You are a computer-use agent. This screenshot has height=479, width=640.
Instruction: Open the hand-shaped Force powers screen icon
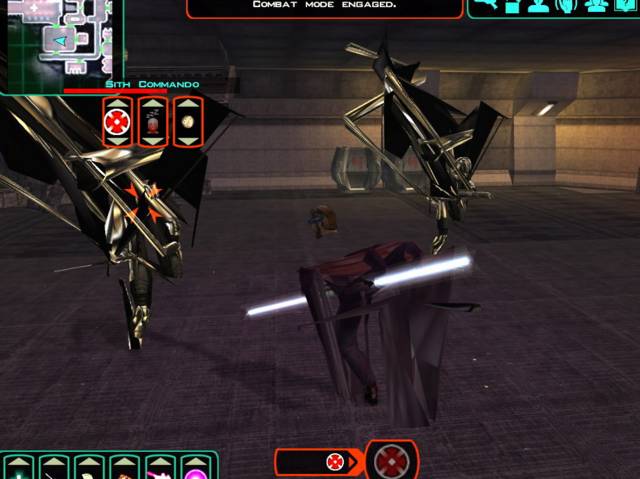(x=566, y=6)
